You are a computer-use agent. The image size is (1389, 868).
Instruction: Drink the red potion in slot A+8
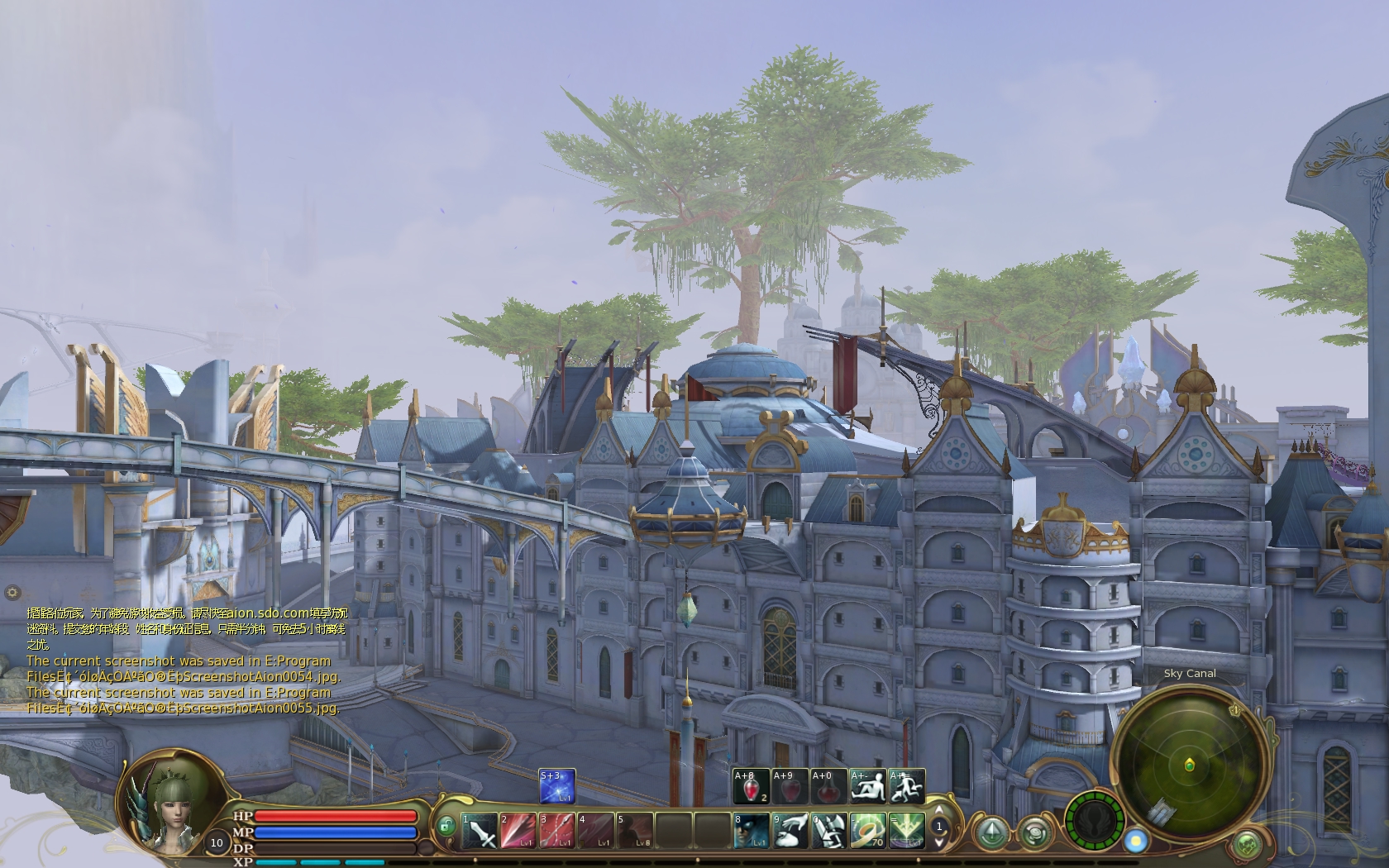coord(752,786)
